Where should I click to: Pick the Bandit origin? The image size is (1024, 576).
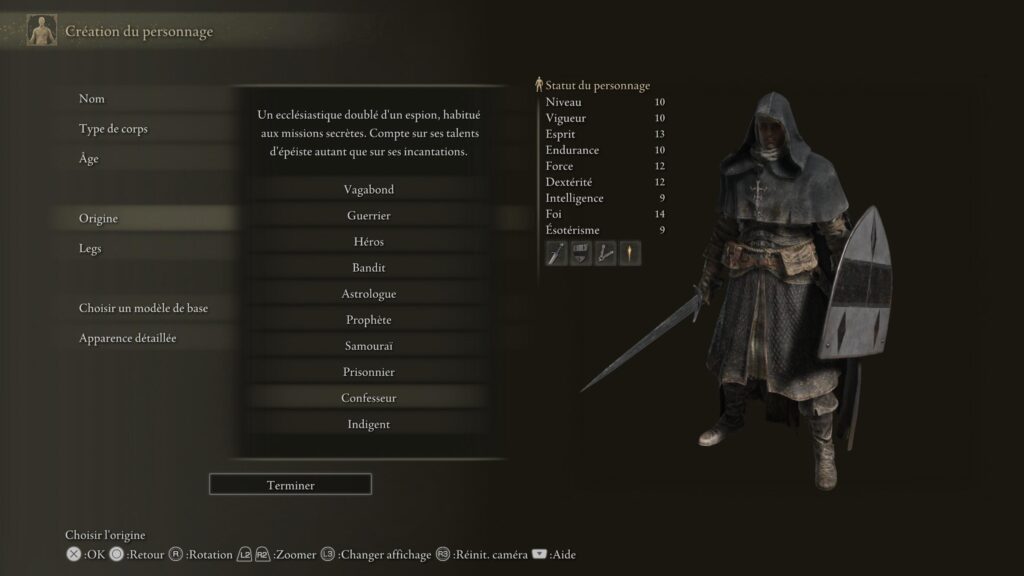368,268
